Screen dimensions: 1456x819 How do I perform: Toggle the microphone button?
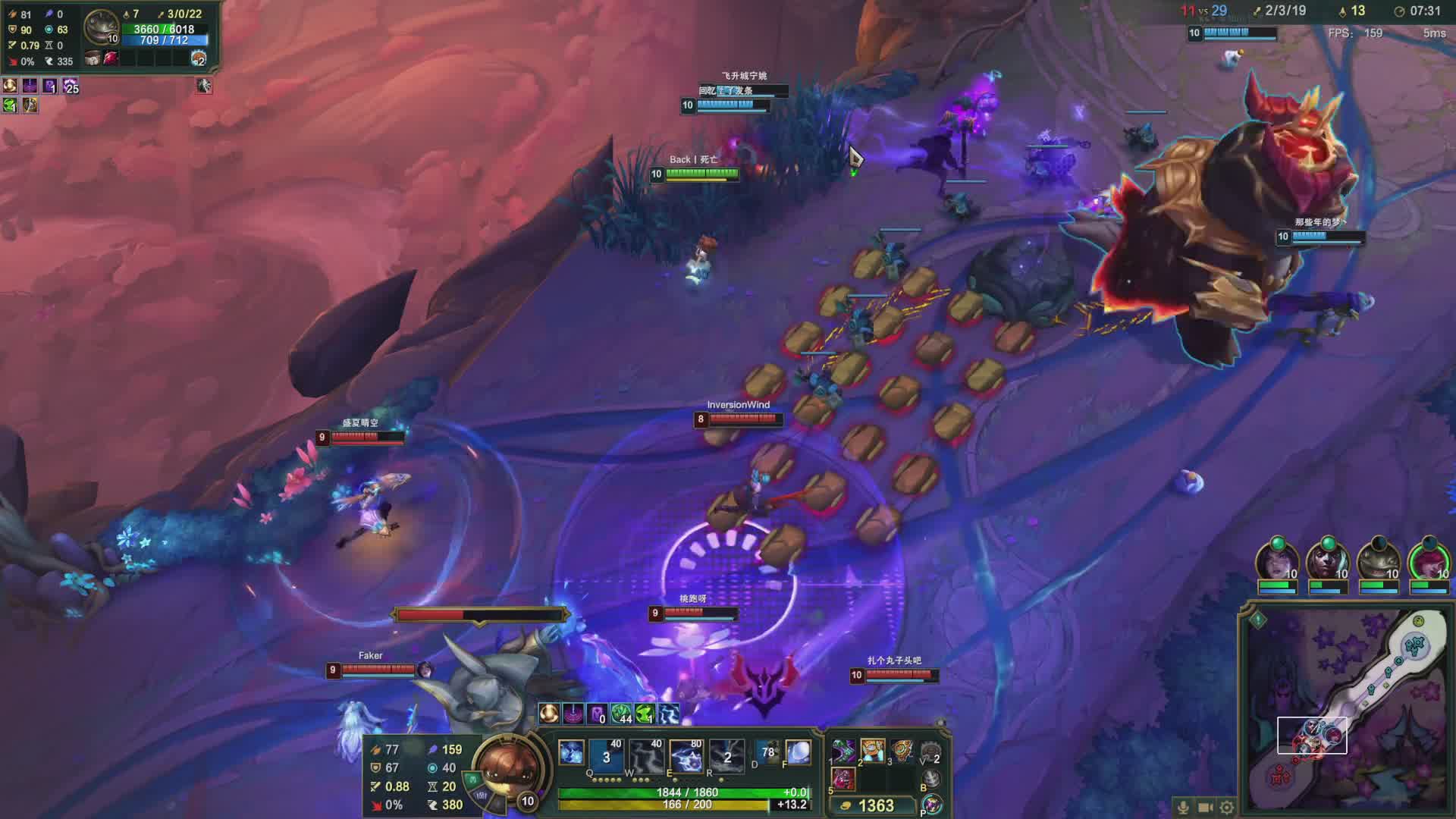[1183, 807]
